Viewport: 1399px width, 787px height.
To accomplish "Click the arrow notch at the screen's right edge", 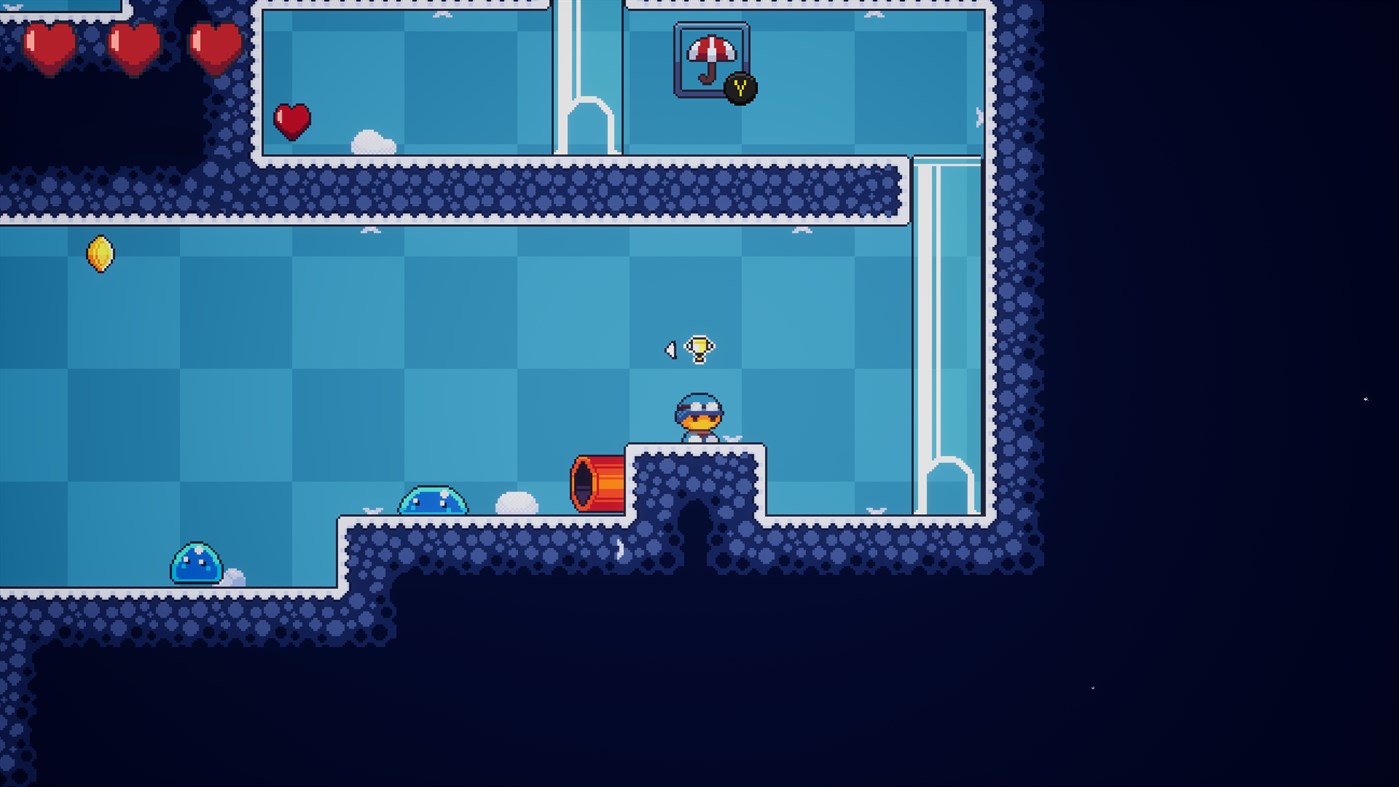I will [1364, 400].
